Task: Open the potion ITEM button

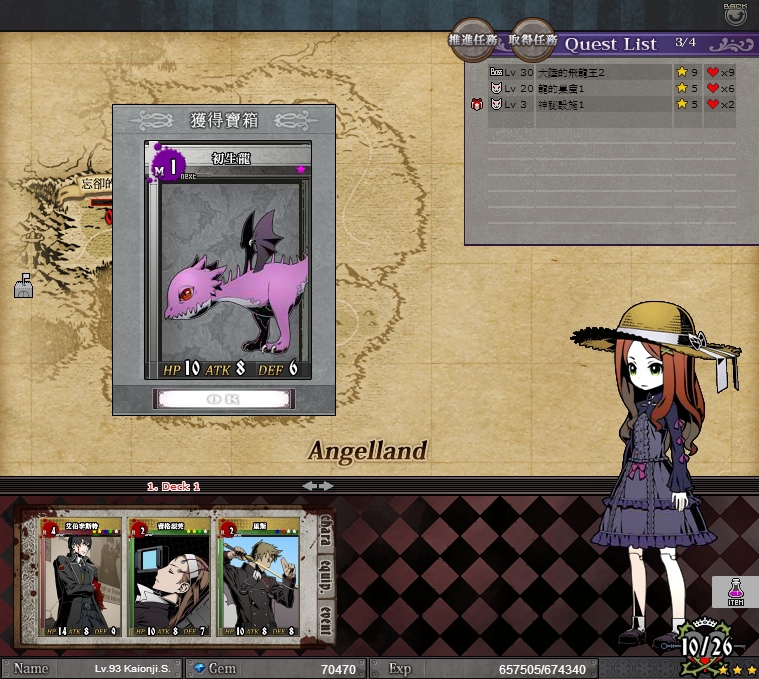Action: coord(735,592)
